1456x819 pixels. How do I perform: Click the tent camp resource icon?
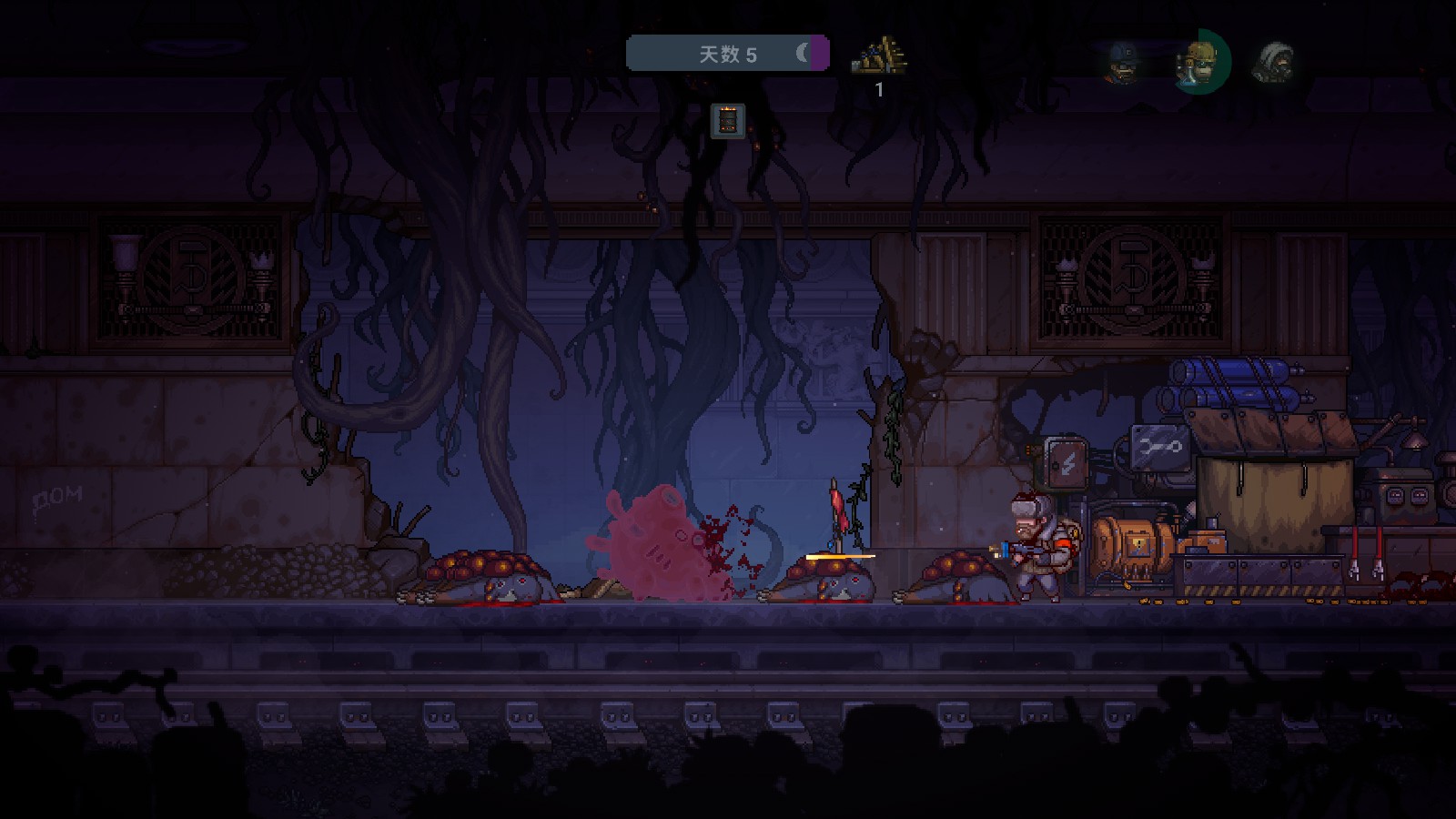pyautogui.click(x=879, y=56)
